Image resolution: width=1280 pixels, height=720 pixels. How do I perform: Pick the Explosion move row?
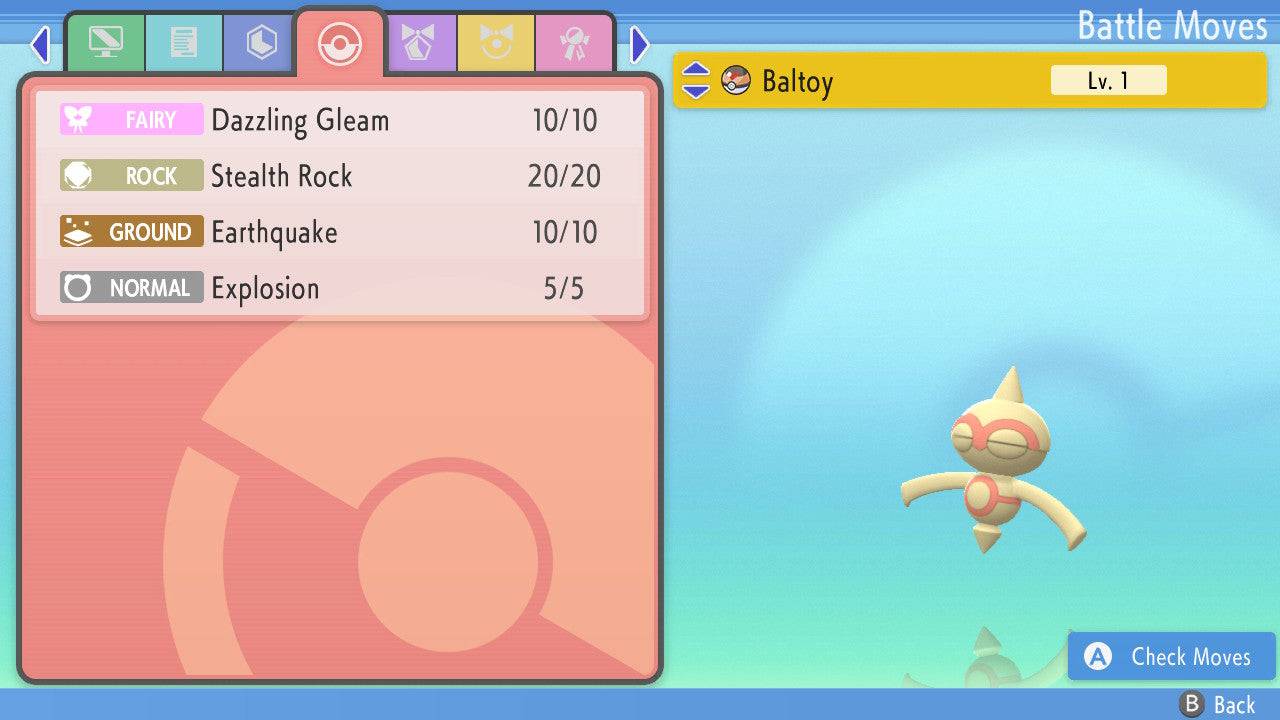point(340,289)
